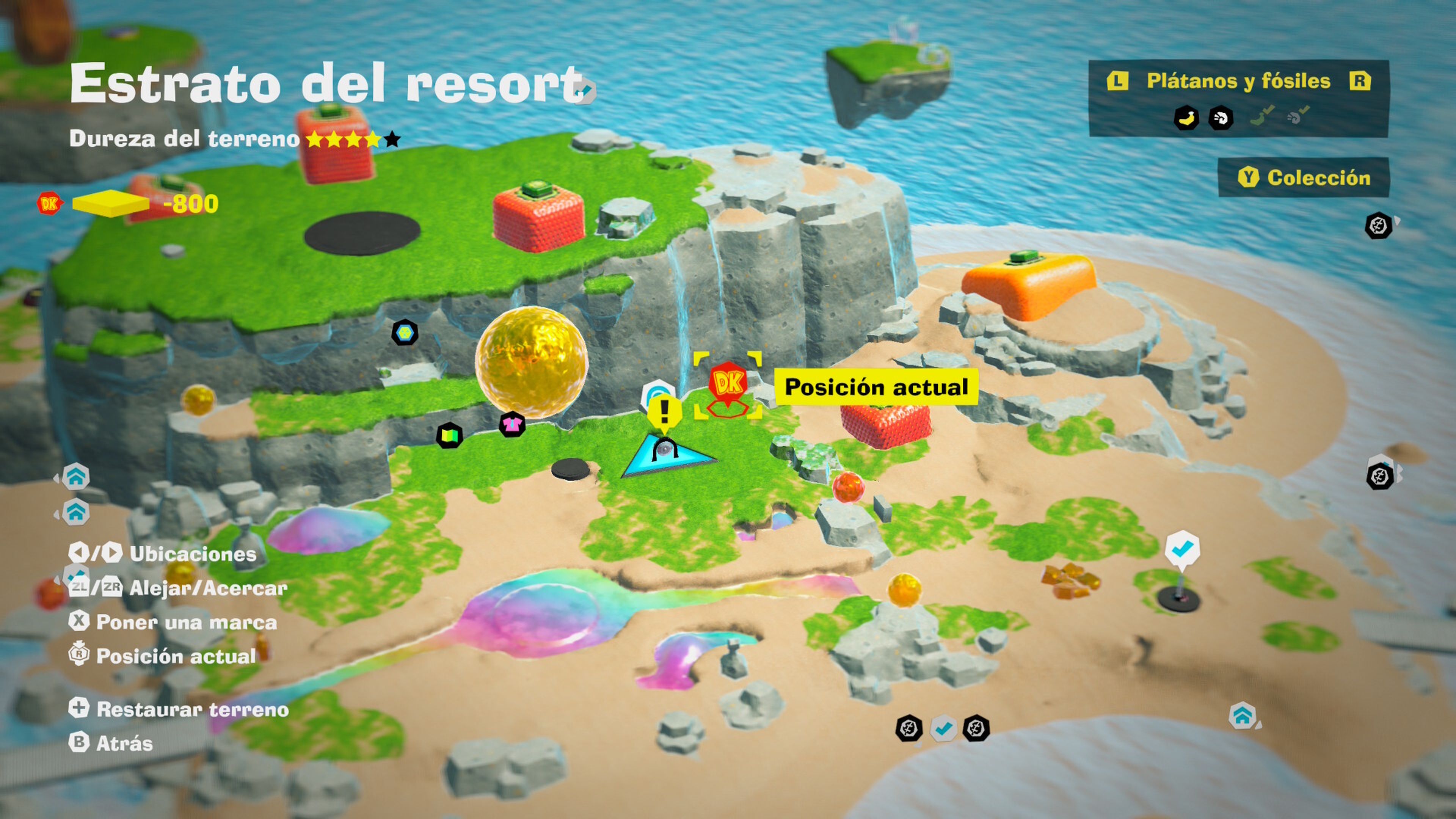The width and height of the screenshot is (1456, 819).
Task: Select the Ubicaciones locations control
Action: pos(163,553)
